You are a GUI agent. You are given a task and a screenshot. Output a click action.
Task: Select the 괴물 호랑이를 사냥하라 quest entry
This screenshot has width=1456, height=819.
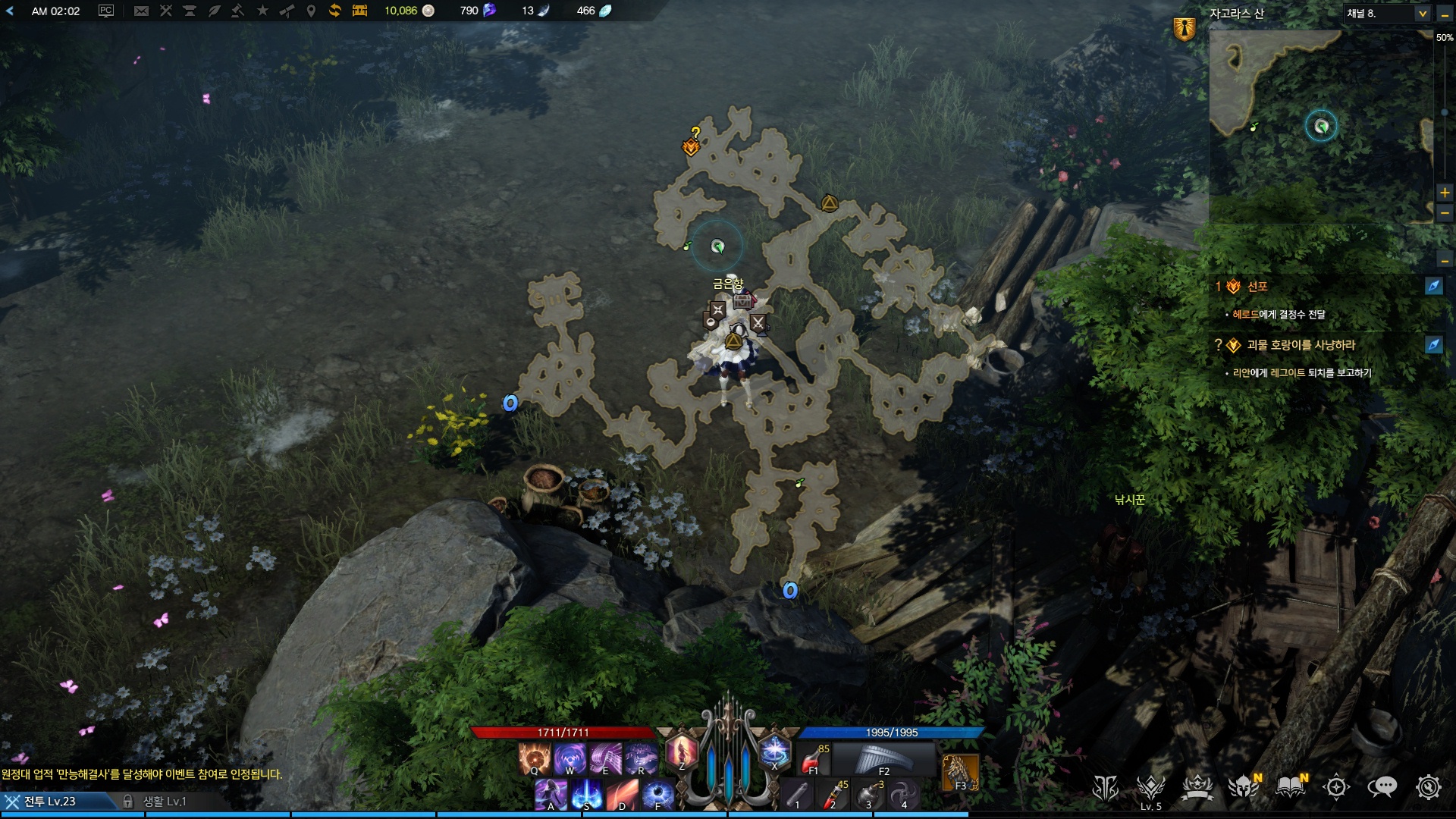1301,345
